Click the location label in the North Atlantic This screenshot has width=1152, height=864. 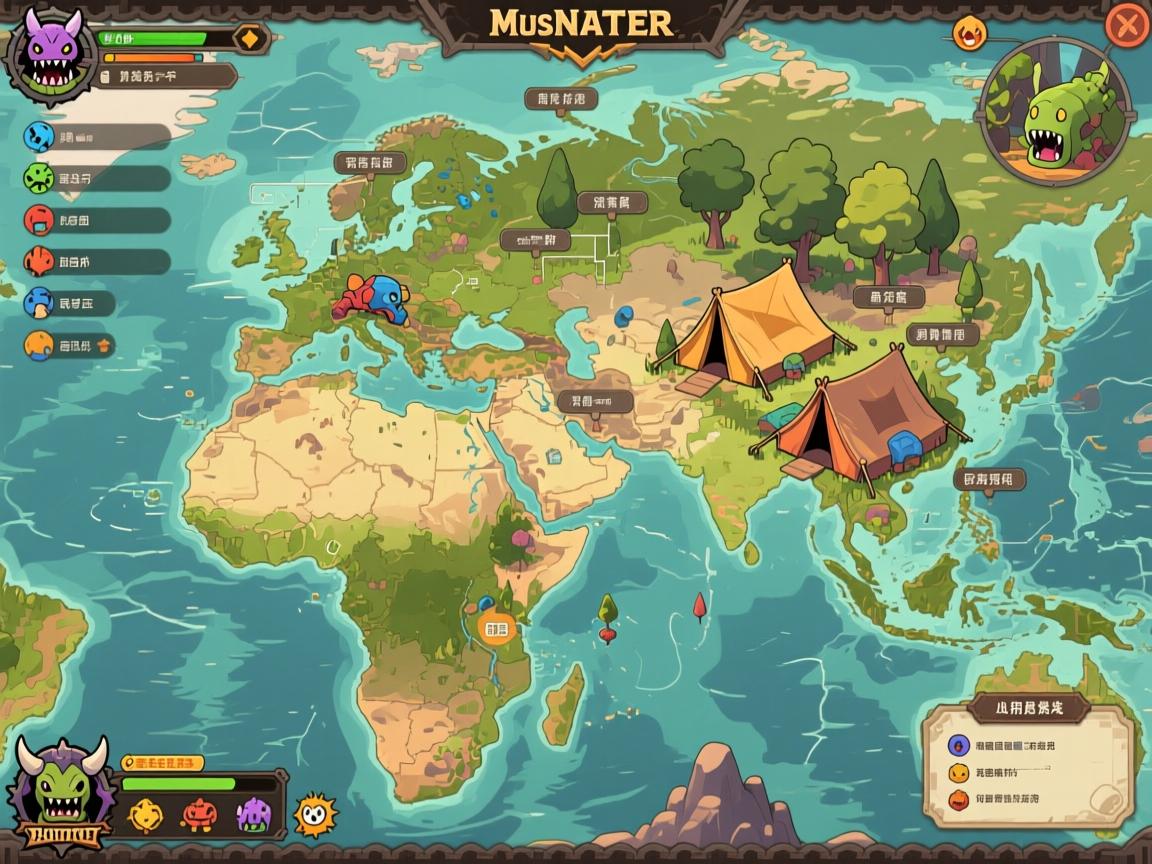click(x=369, y=162)
